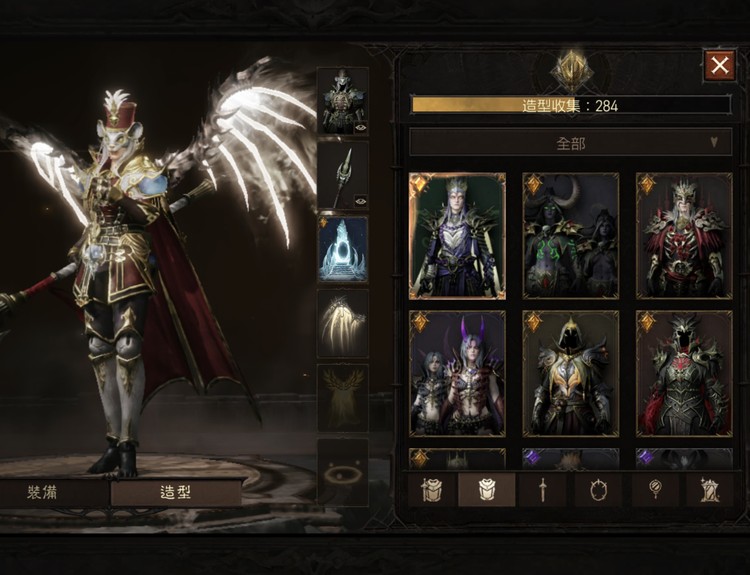
Task: Open the halo ring cosmetic slot
Action: coord(343,471)
